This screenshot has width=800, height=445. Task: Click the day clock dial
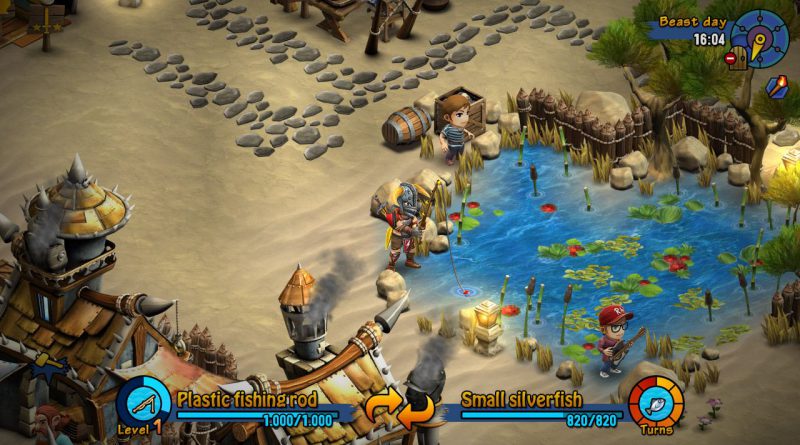click(760, 38)
